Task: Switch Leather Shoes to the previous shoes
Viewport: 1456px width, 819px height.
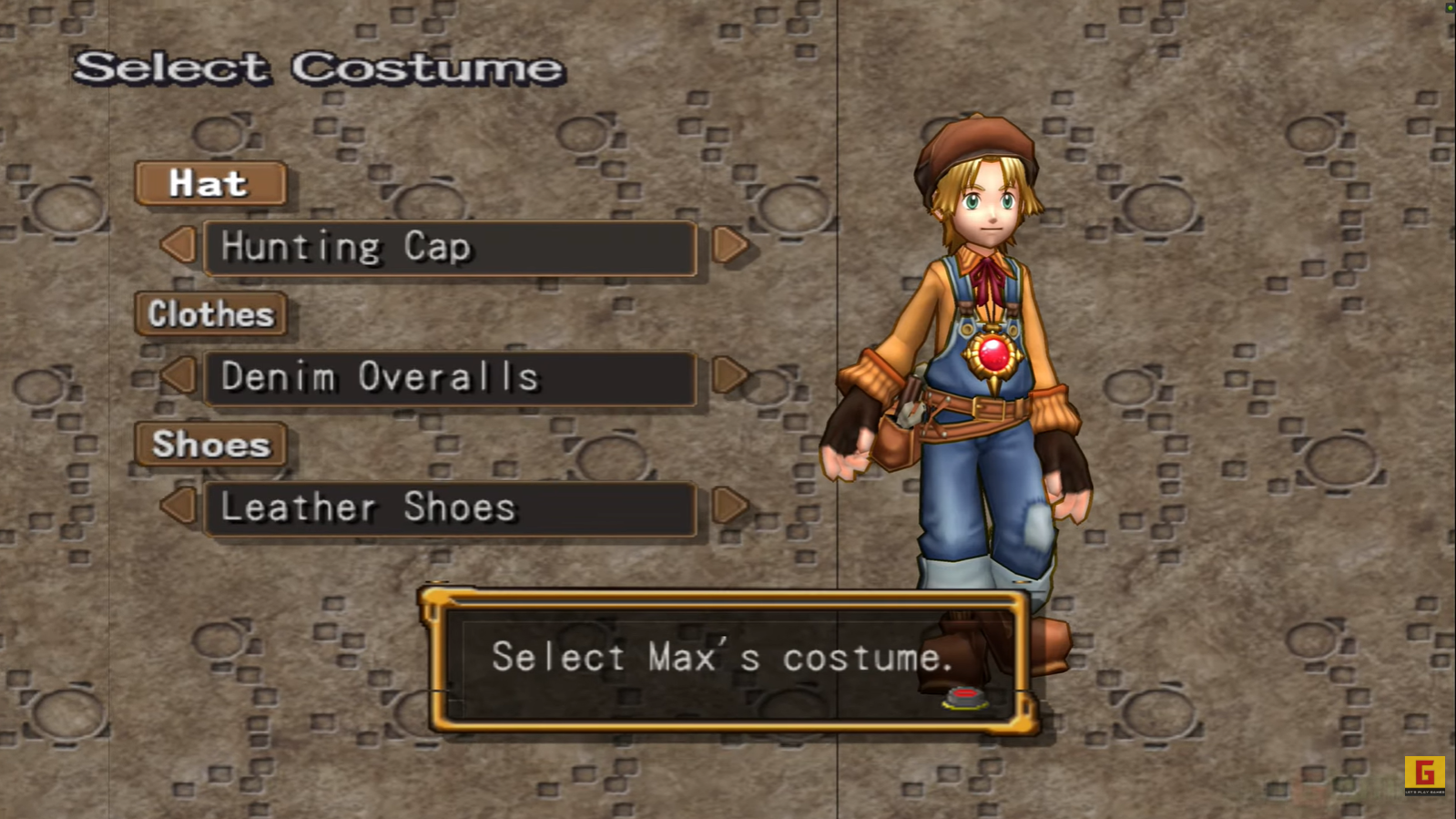Action: click(x=179, y=507)
